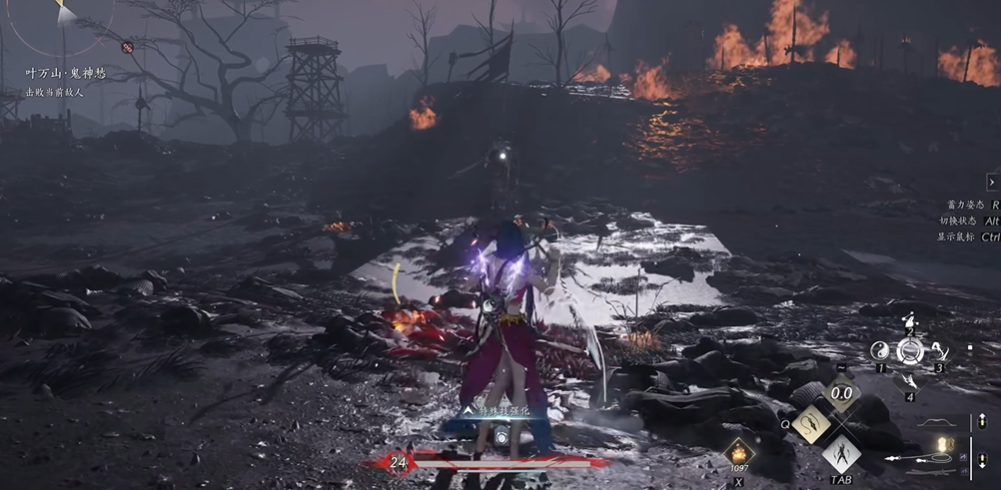Activate the central circular ring ability

click(x=910, y=351)
